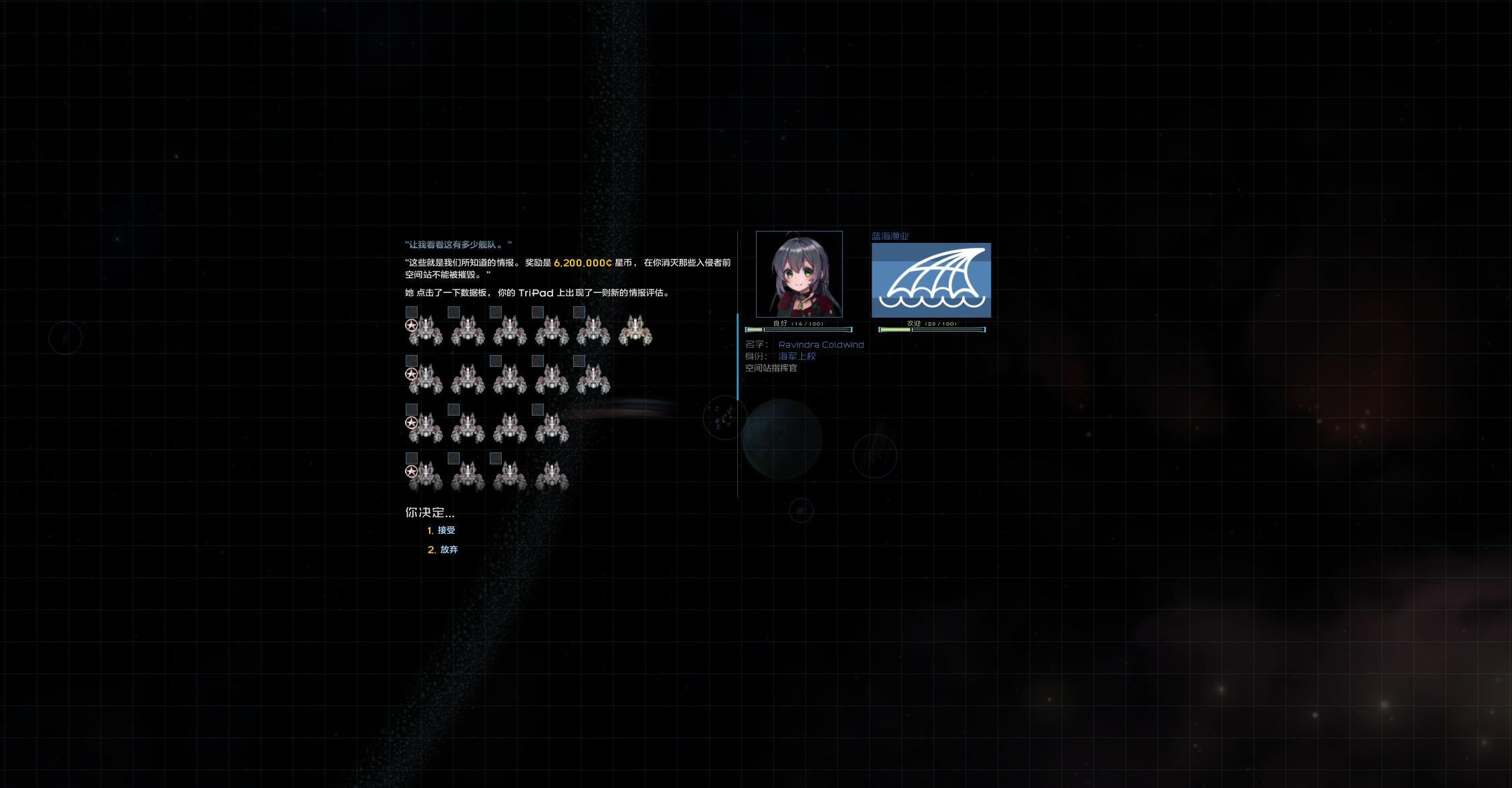Click Ravindra Coldwind's character portrait

coord(799,274)
